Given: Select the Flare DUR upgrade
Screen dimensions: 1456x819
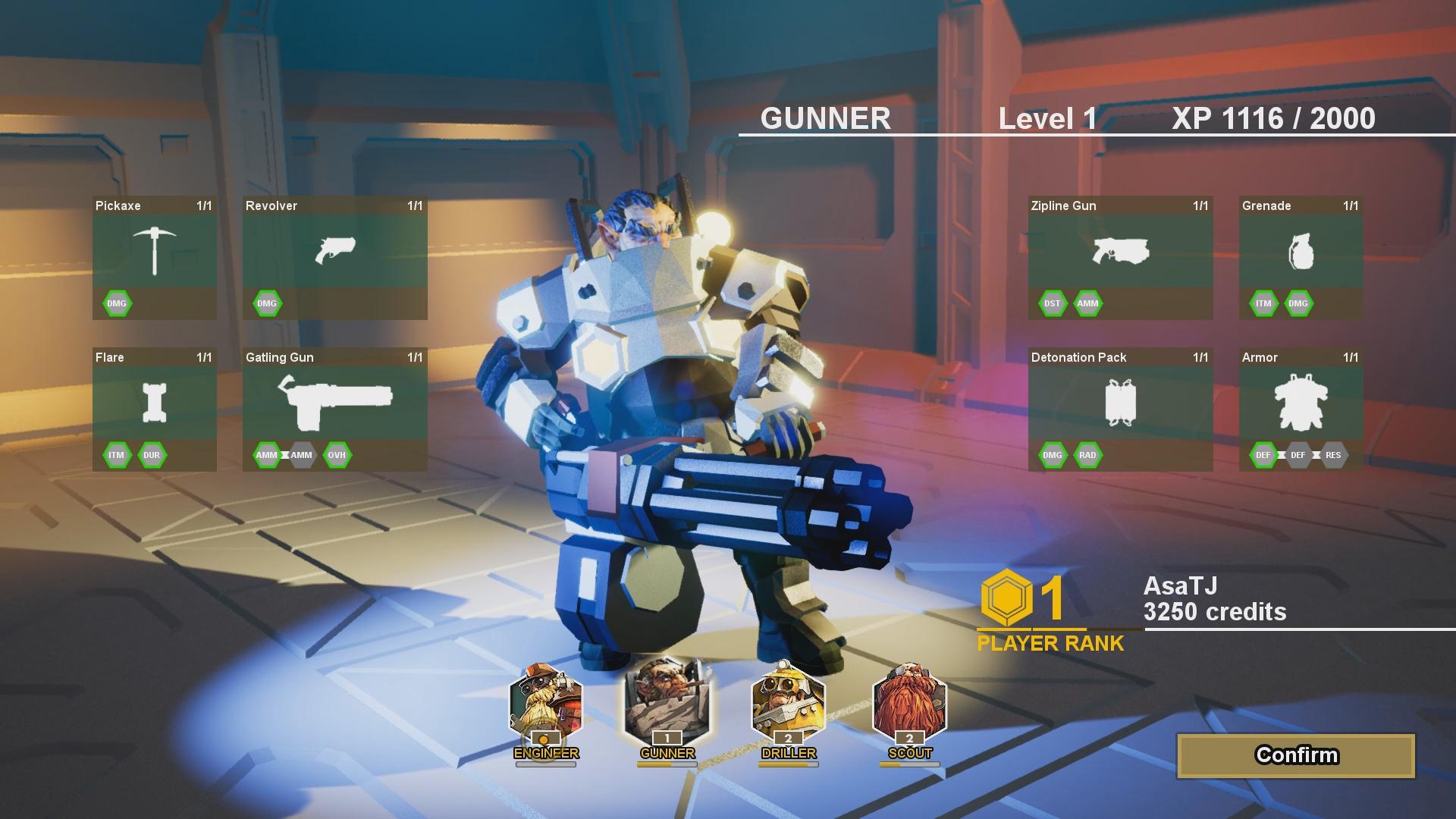Looking at the screenshot, I should [152, 455].
